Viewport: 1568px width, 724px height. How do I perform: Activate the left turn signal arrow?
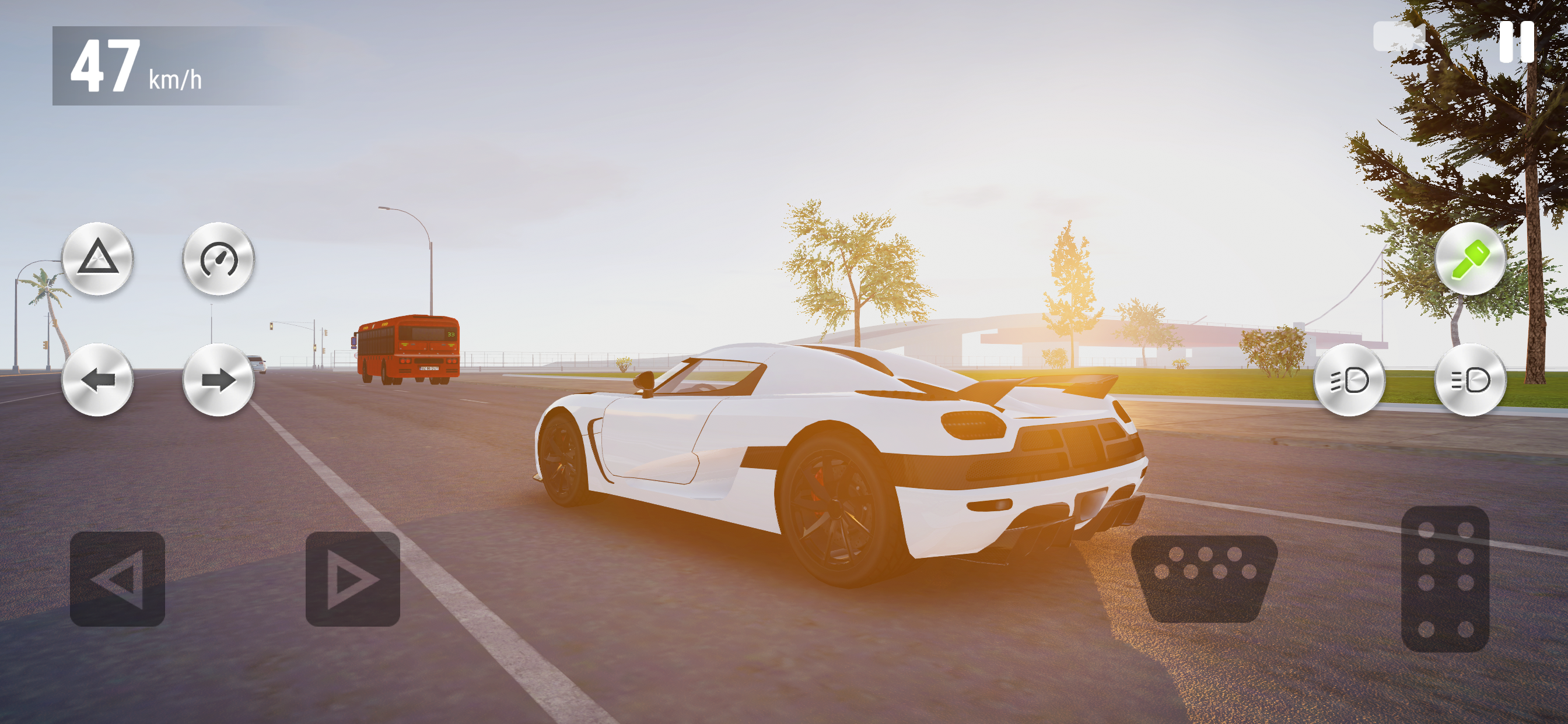pos(97,380)
